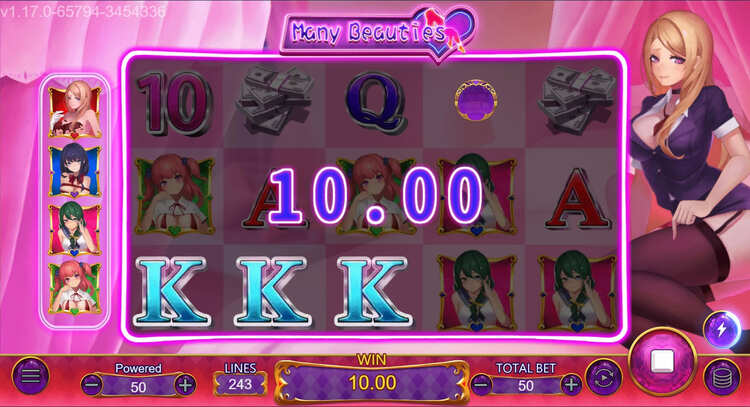
Task: Activate the lightning turbo mode icon
Action: click(721, 329)
